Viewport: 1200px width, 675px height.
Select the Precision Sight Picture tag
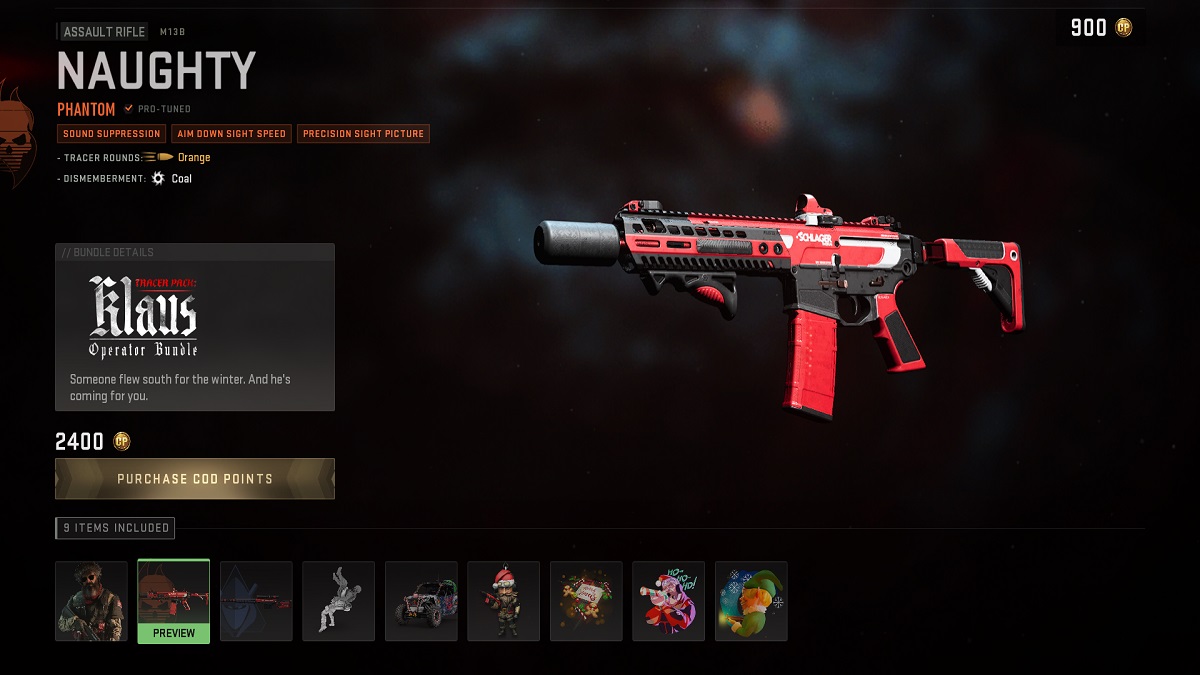(x=363, y=134)
